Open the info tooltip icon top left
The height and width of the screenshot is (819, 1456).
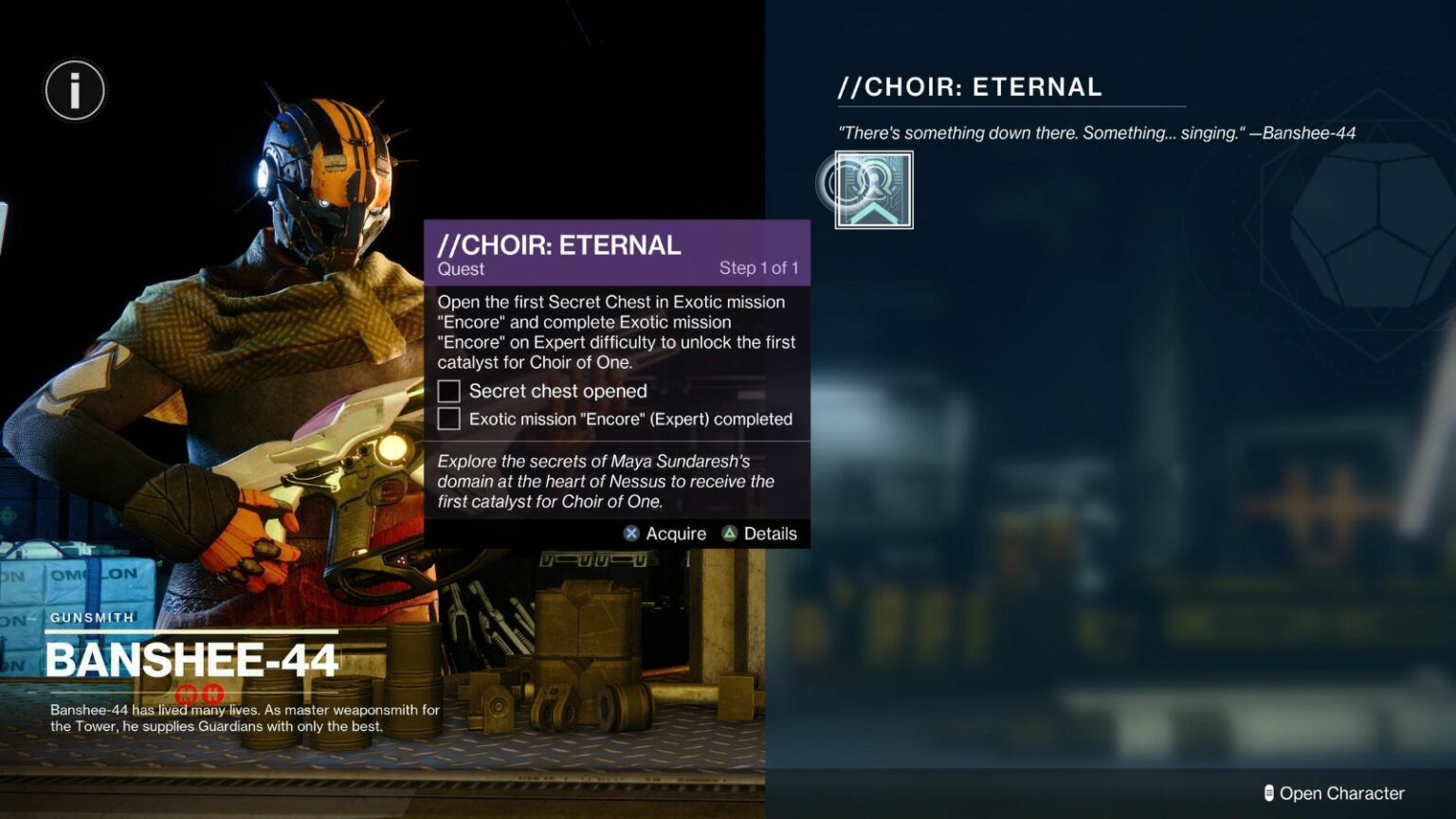74,90
